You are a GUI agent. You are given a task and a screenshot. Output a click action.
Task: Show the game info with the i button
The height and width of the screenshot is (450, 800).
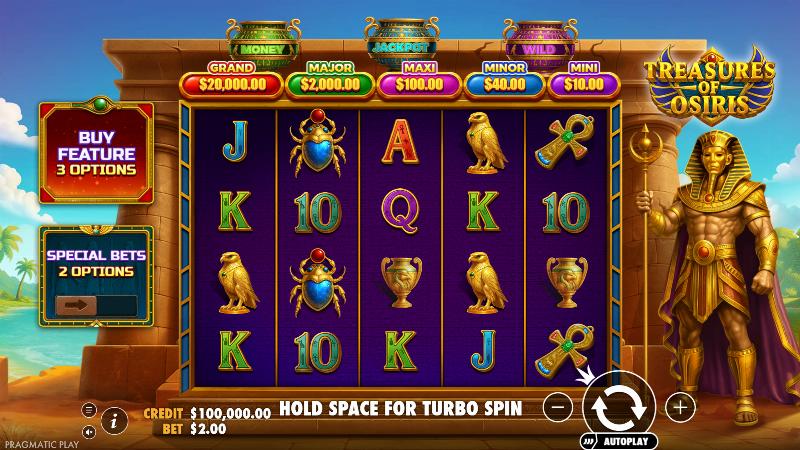click(114, 420)
